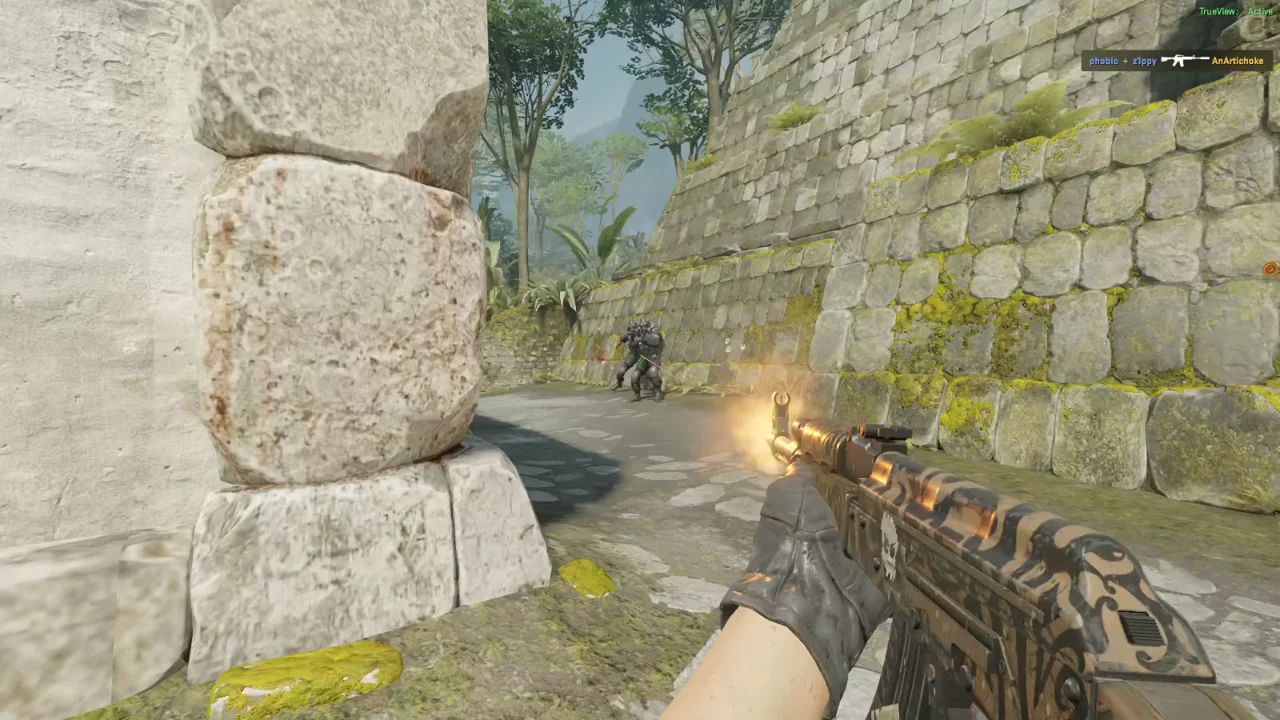The height and width of the screenshot is (720, 1280).
Task: Click the orange circular marker on the stone wall
Action: [1268, 269]
